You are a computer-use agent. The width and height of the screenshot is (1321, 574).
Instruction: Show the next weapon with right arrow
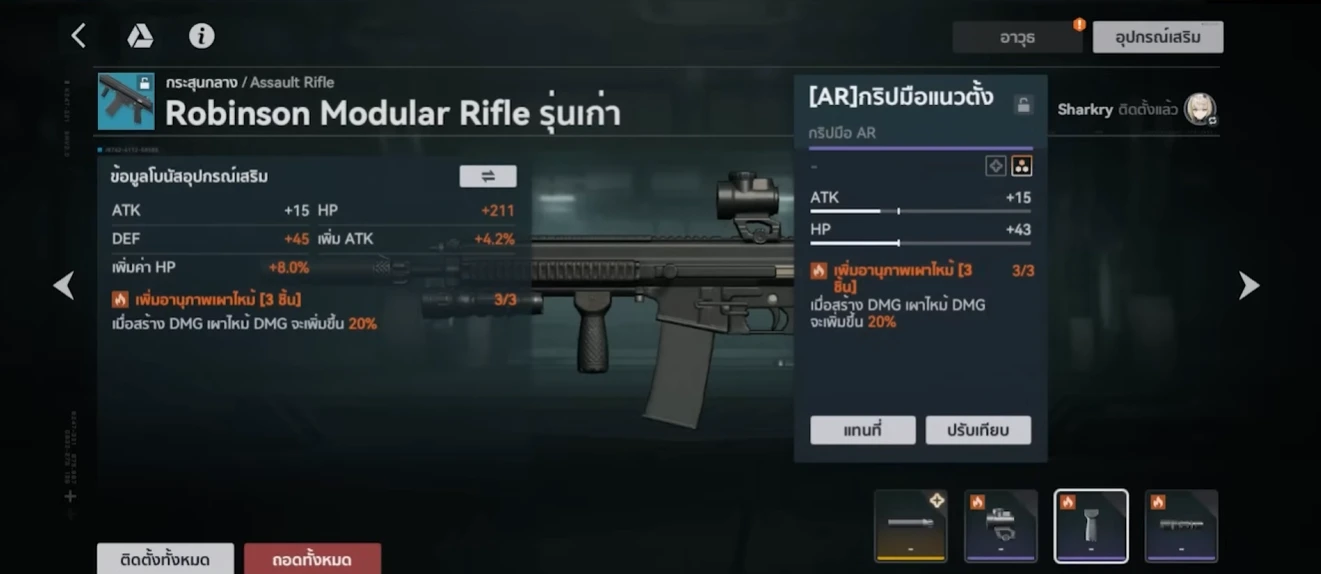[1249, 286]
